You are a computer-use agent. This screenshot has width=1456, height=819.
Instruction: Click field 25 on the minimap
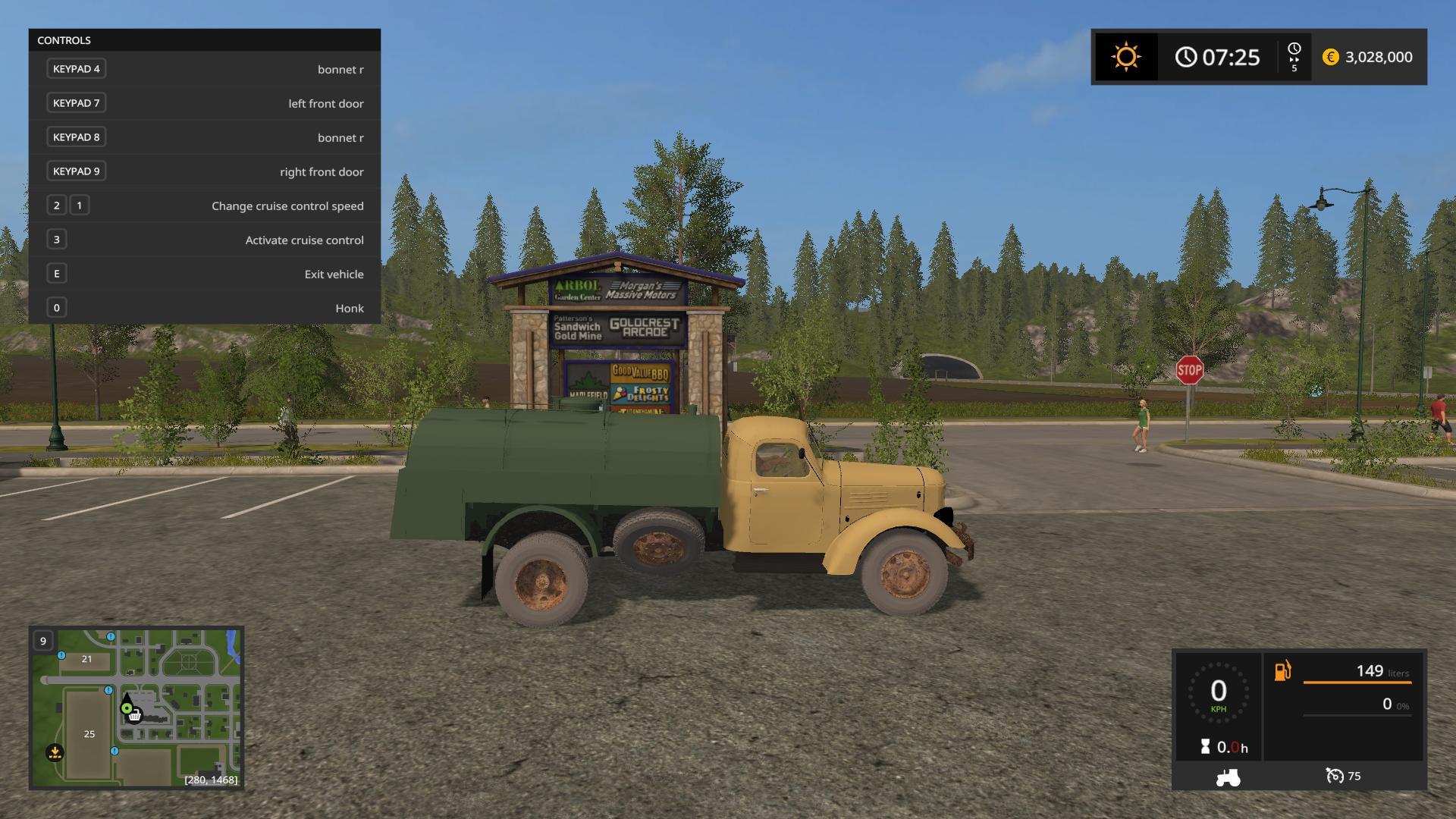[89, 734]
